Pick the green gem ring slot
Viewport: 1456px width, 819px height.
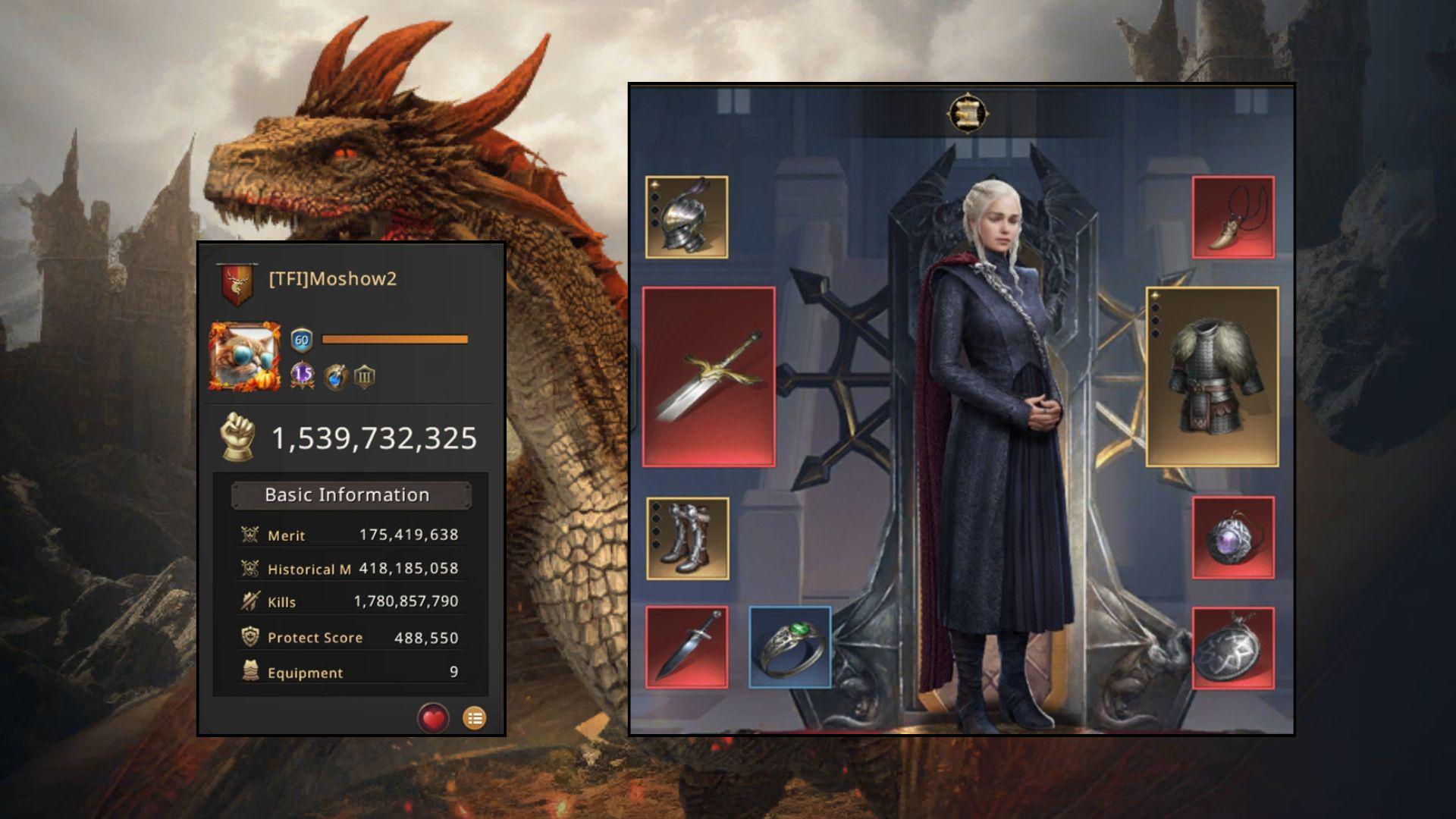pos(789,648)
